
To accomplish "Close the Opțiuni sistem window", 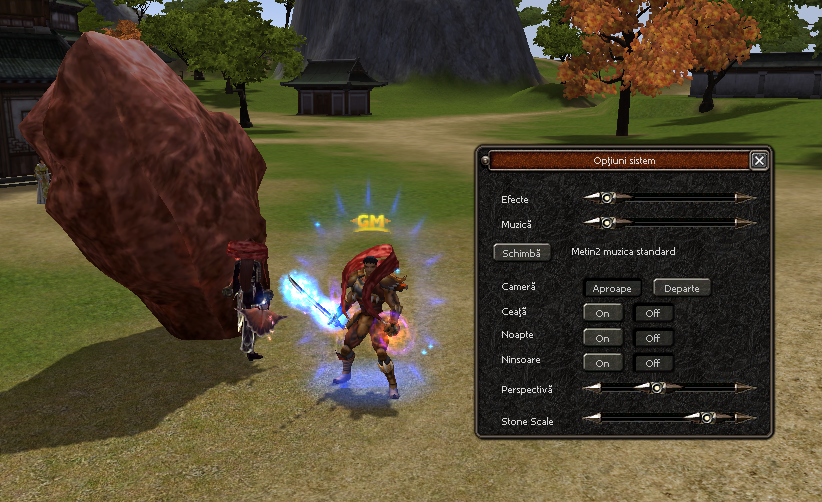I will (x=759, y=160).
